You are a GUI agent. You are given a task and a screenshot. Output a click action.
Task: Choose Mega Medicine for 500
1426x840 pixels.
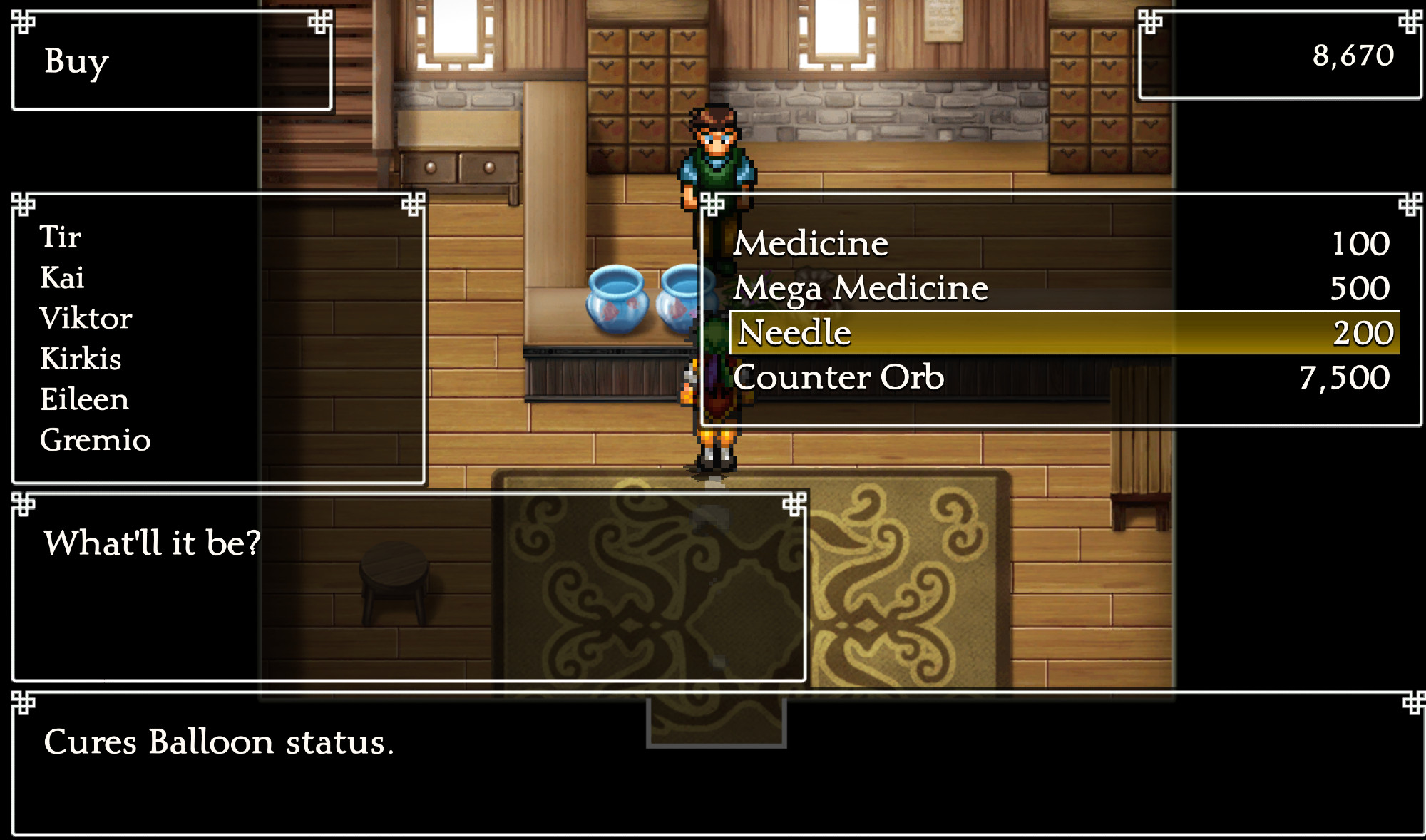point(860,289)
